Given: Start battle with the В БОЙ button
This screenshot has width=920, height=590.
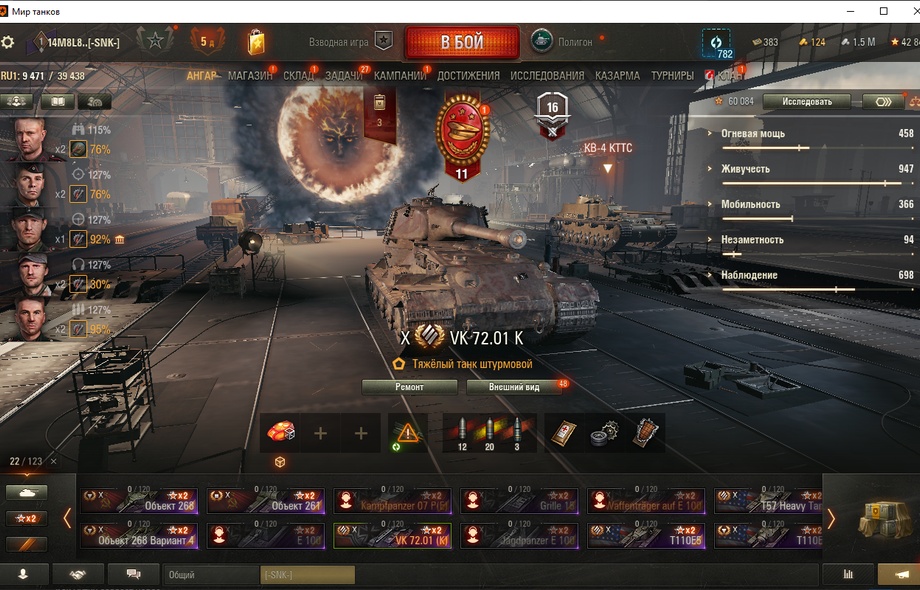Looking at the screenshot, I should [x=461, y=43].
